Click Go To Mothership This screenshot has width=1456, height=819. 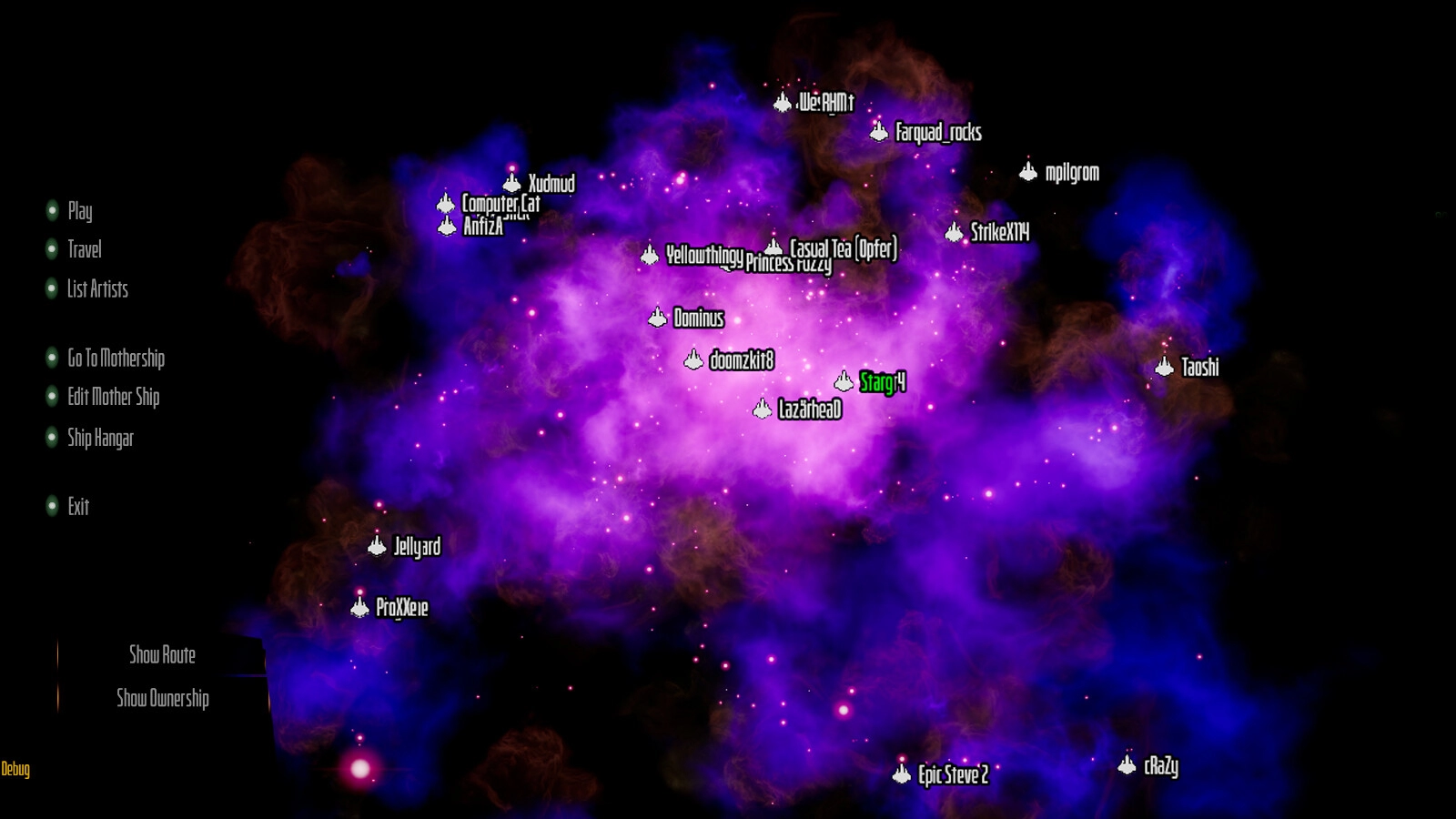click(x=116, y=358)
